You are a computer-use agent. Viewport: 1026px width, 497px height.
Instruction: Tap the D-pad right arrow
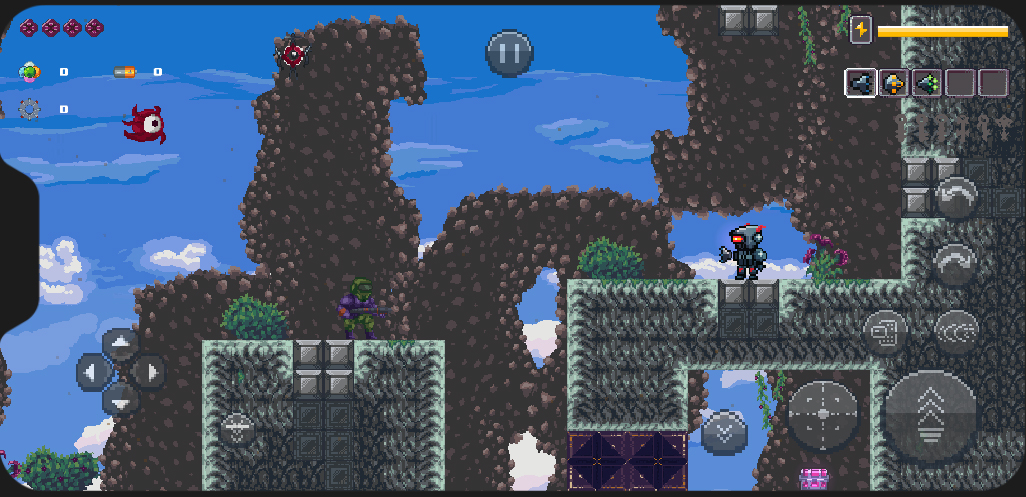click(150, 373)
